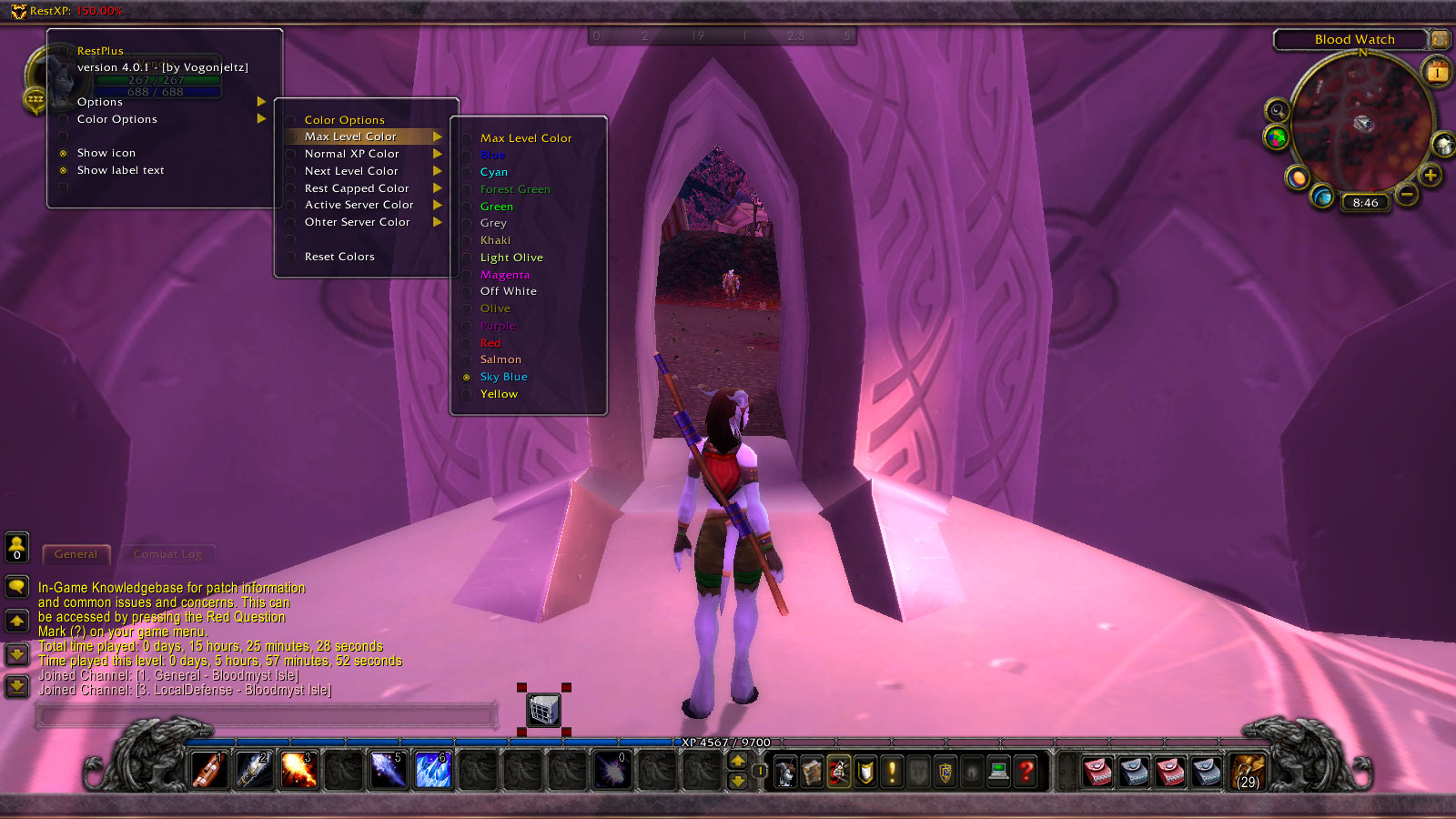Image resolution: width=1456 pixels, height=819 pixels.
Task: Activate the ice shard spell in slot 6
Action: 432,771
